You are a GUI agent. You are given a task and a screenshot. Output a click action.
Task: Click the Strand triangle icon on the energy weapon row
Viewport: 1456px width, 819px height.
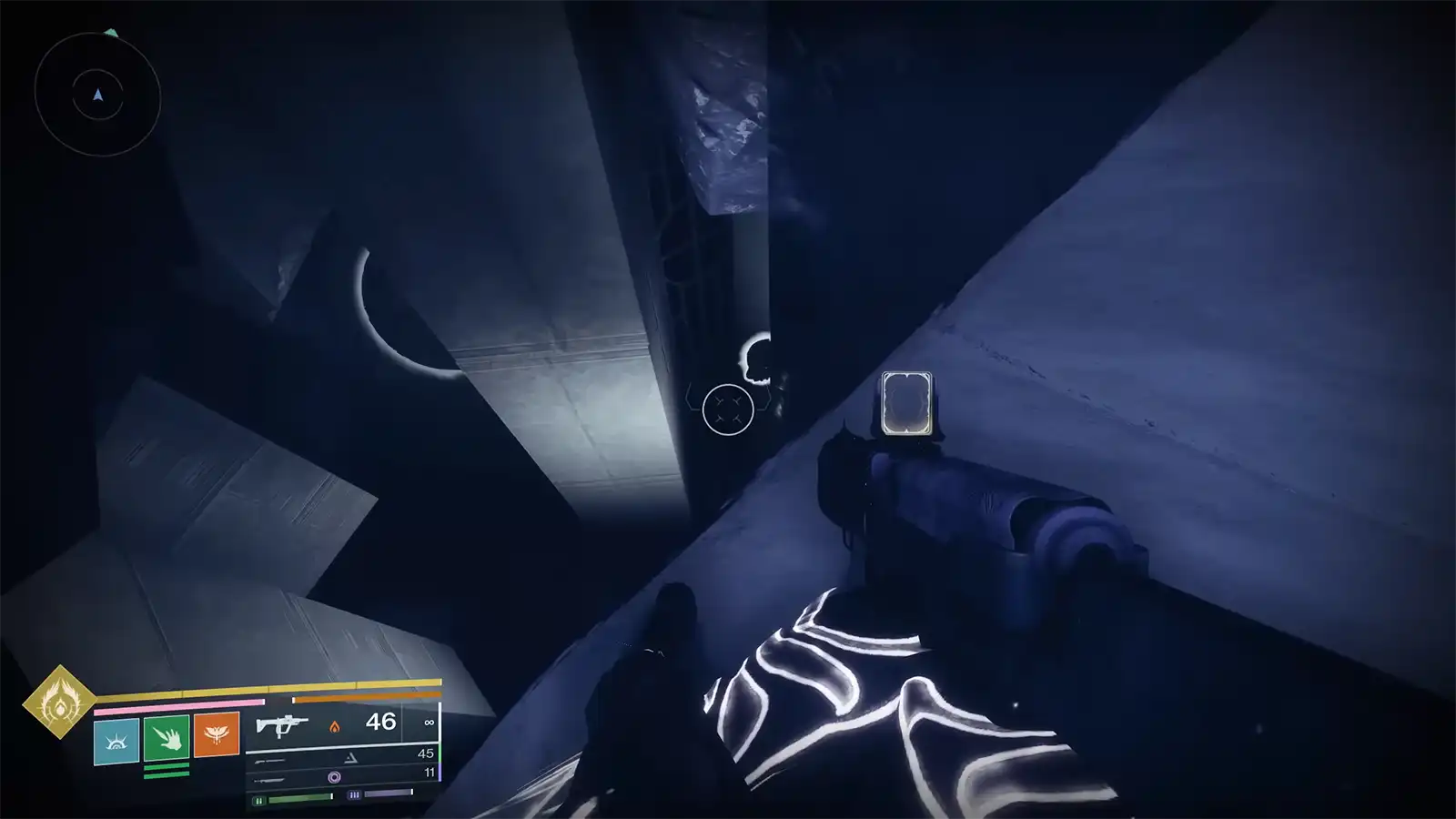[x=352, y=757]
